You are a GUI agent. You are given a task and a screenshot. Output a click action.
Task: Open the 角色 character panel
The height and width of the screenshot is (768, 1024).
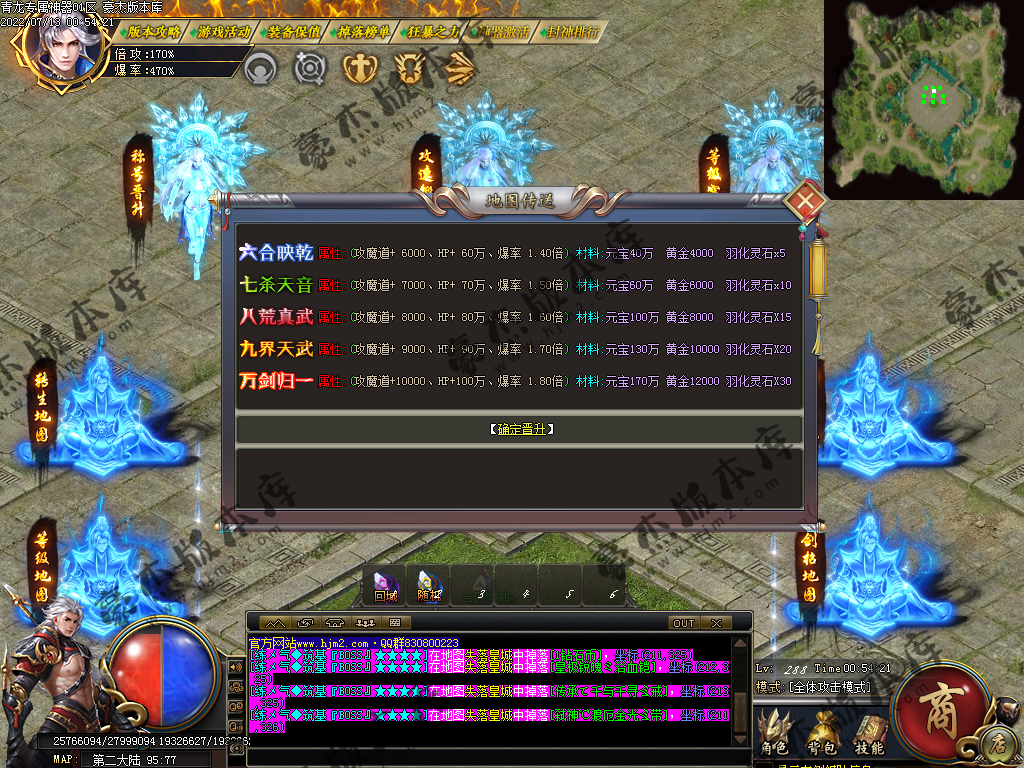(x=775, y=733)
